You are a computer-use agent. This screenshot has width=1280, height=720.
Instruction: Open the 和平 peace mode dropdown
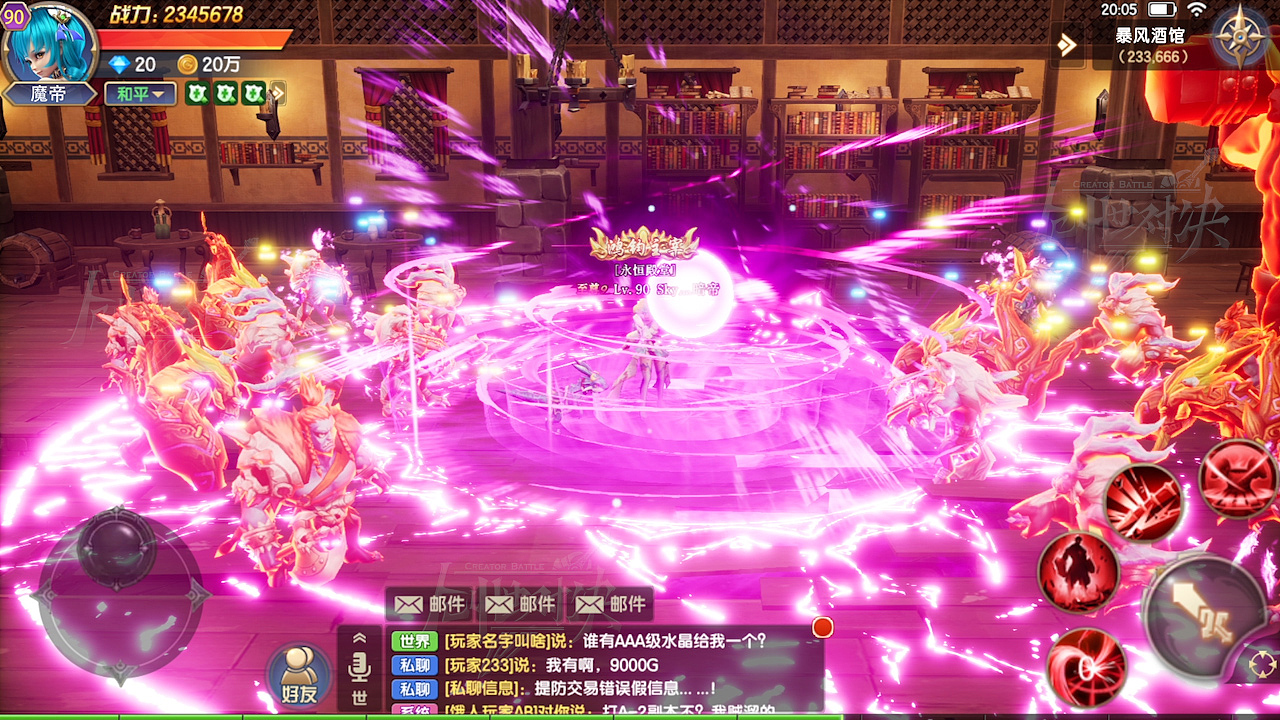(x=141, y=93)
